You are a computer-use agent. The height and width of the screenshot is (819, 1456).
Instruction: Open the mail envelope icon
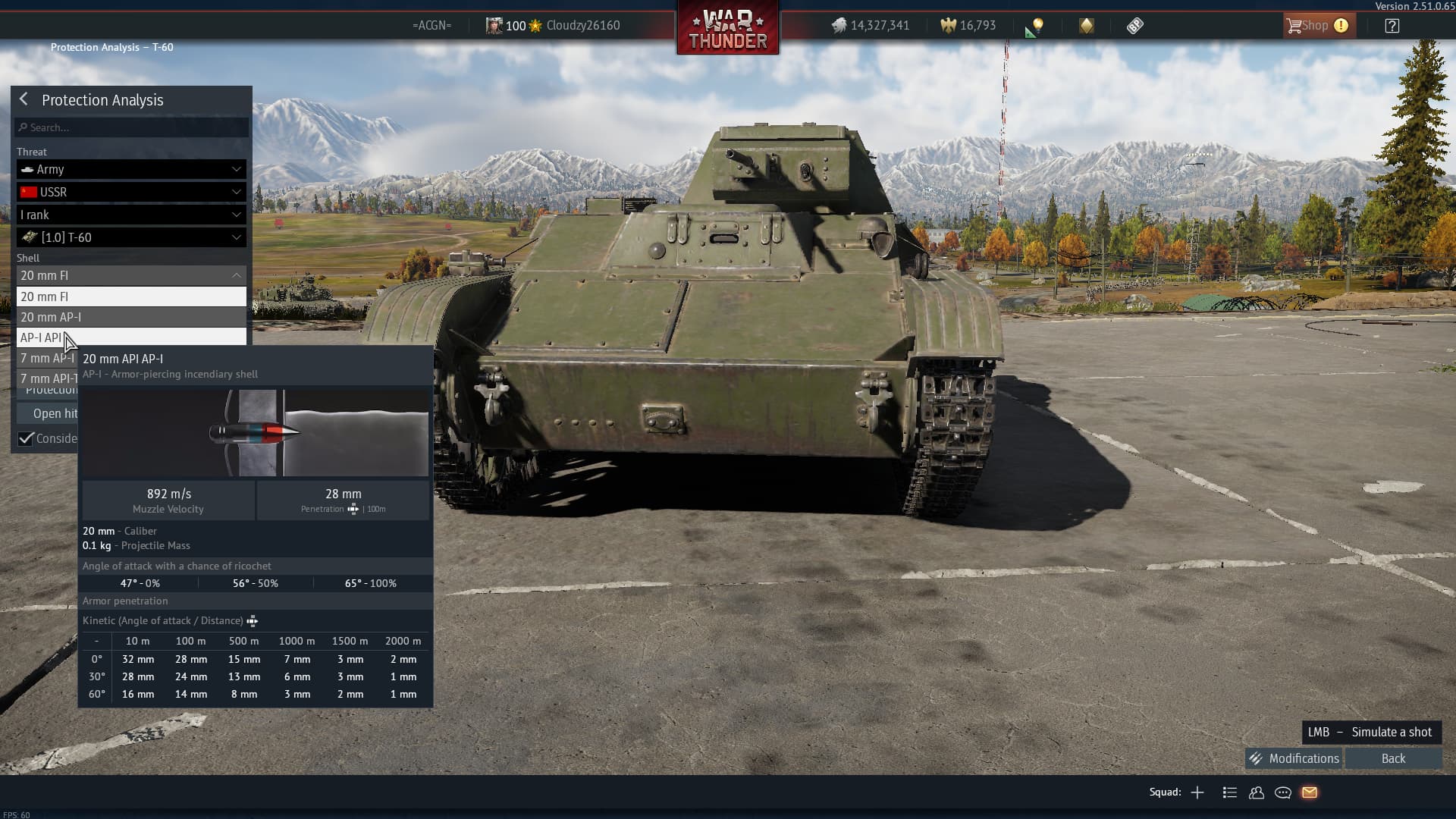click(x=1310, y=792)
